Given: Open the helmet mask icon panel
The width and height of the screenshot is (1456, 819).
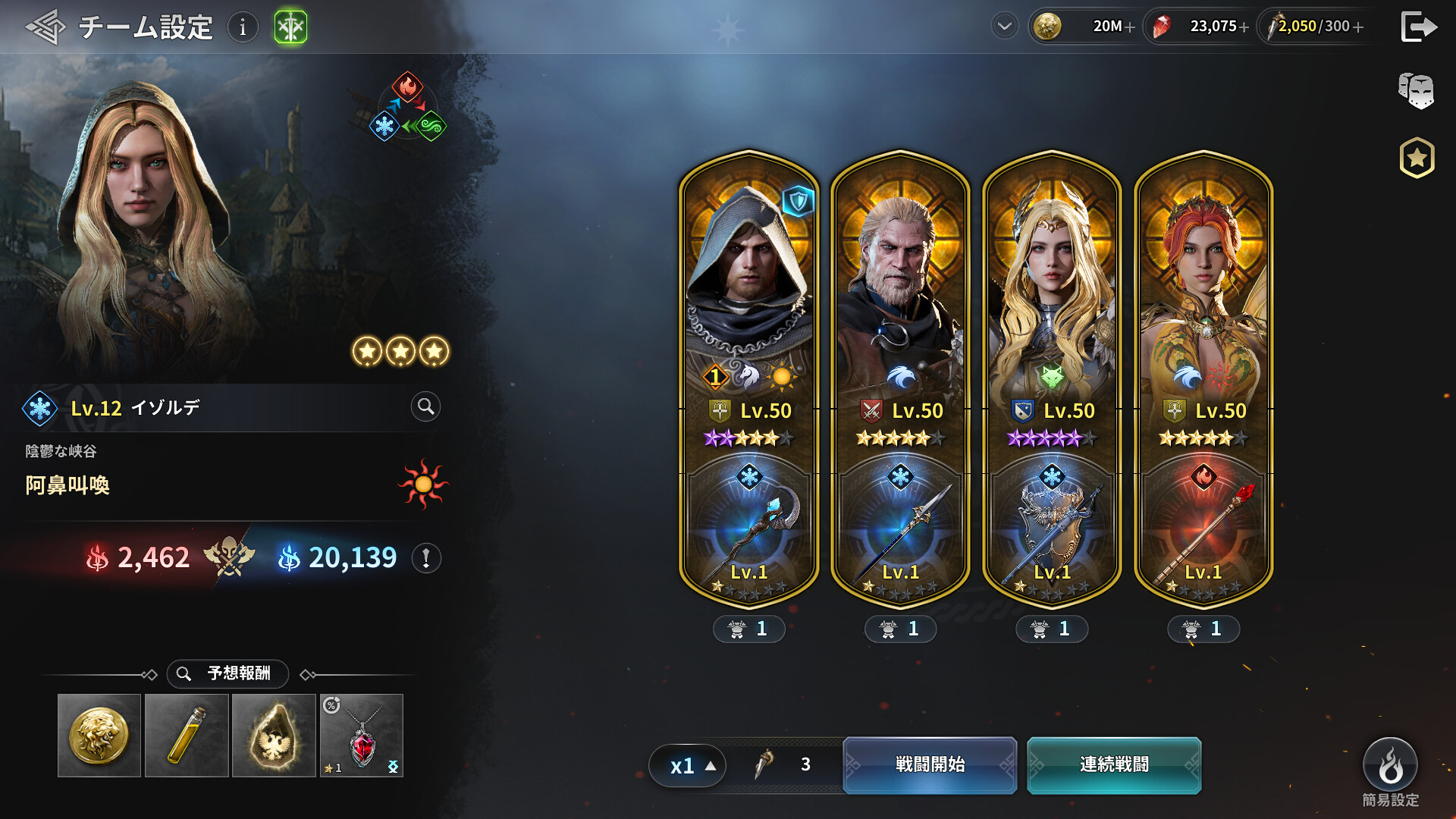Looking at the screenshot, I should pos(1416,91).
